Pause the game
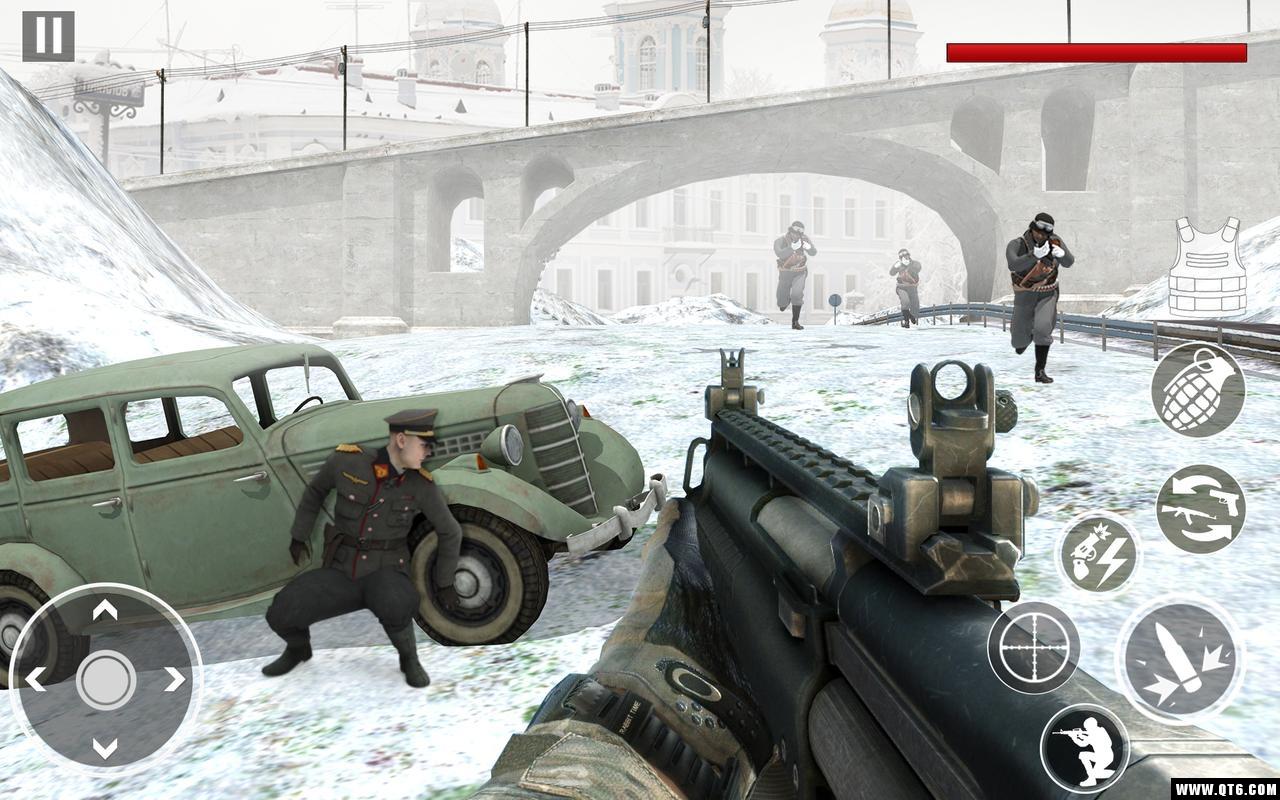The height and width of the screenshot is (800, 1280). (x=48, y=36)
